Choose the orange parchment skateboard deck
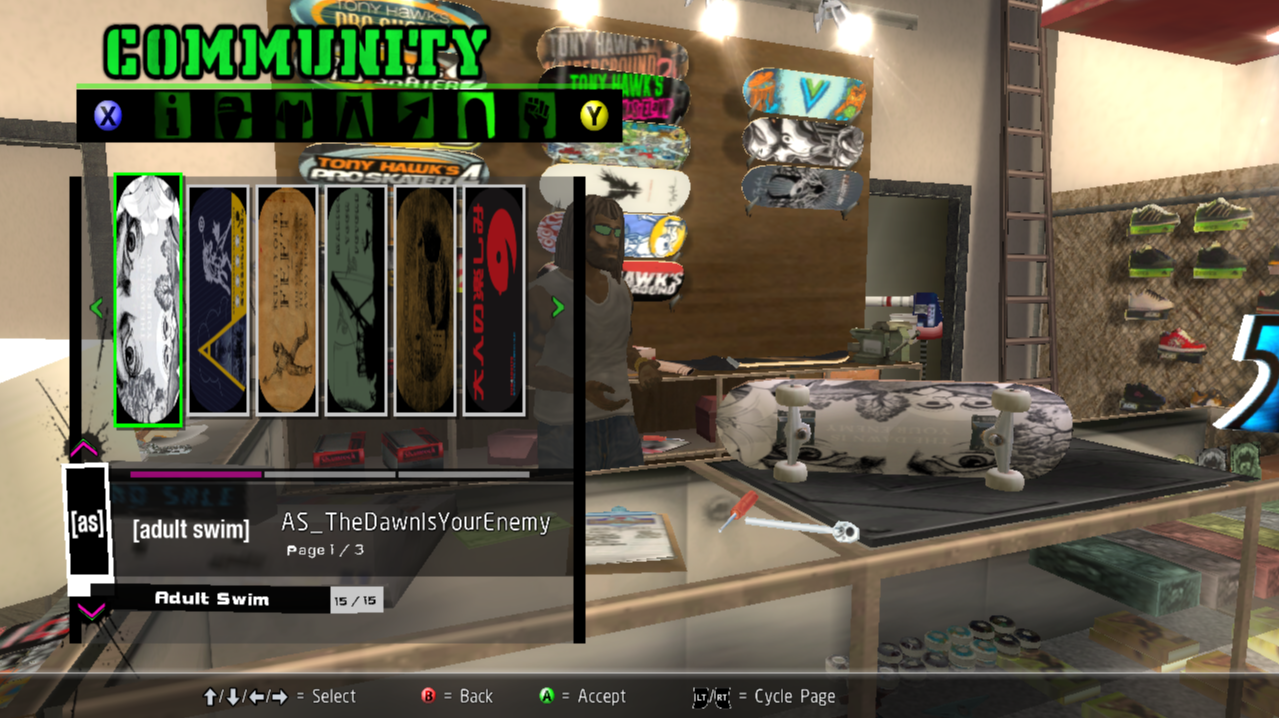 pyautogui.click(x=287, y=300)
